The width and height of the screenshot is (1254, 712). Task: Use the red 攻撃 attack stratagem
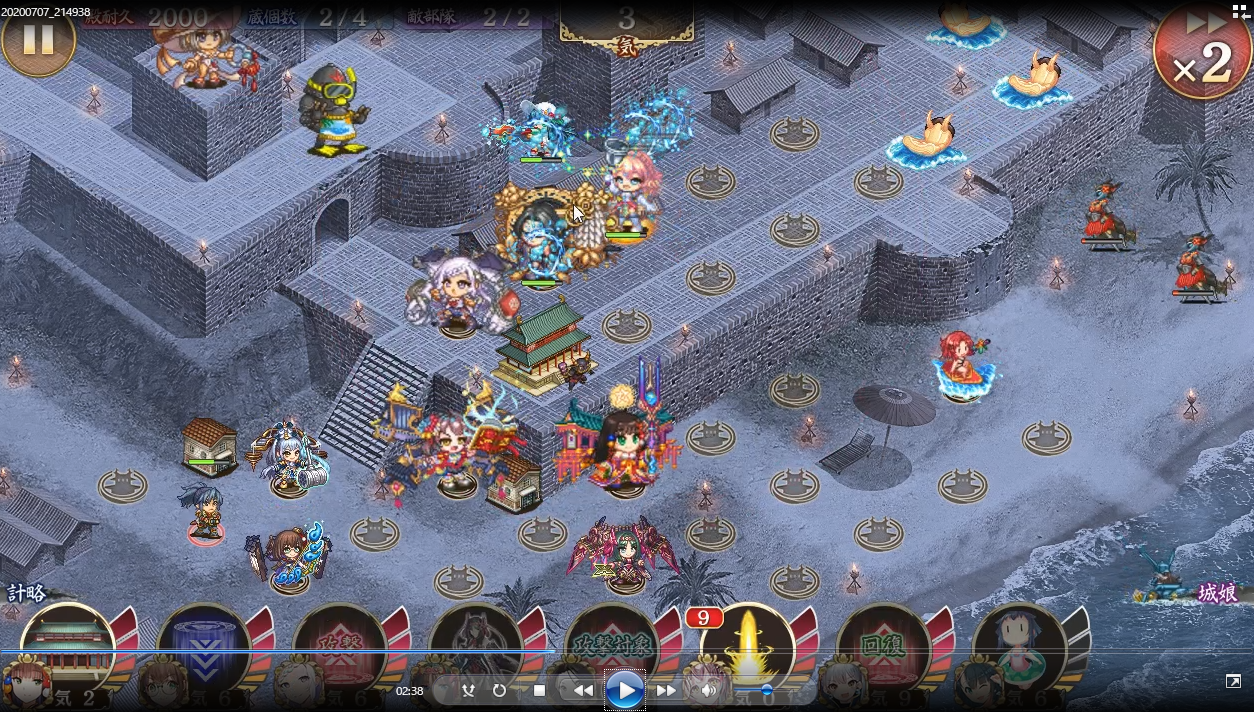(x=340, y=645)
